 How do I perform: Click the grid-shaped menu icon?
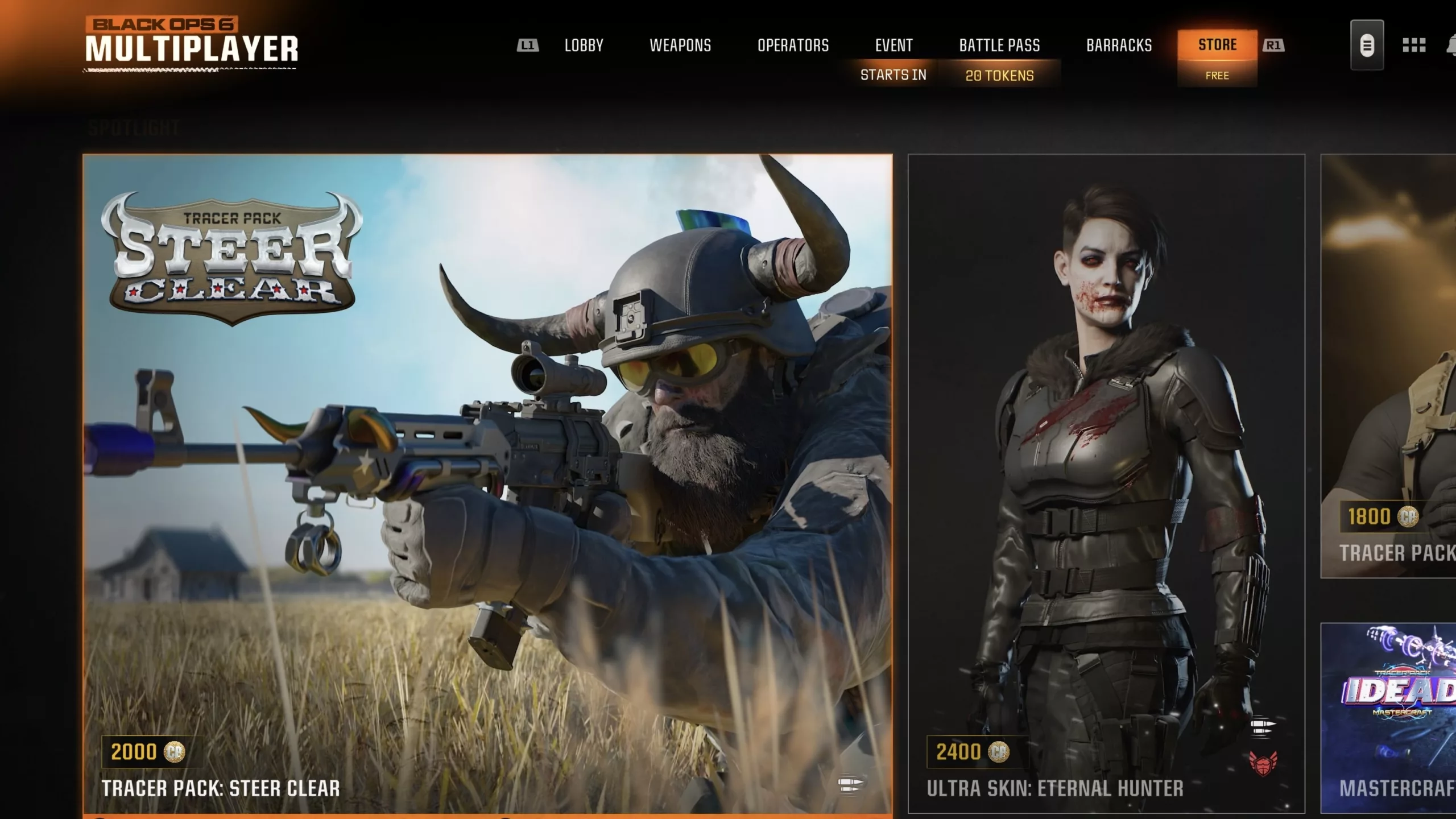pyautogui.click(x=1414, y=45)
